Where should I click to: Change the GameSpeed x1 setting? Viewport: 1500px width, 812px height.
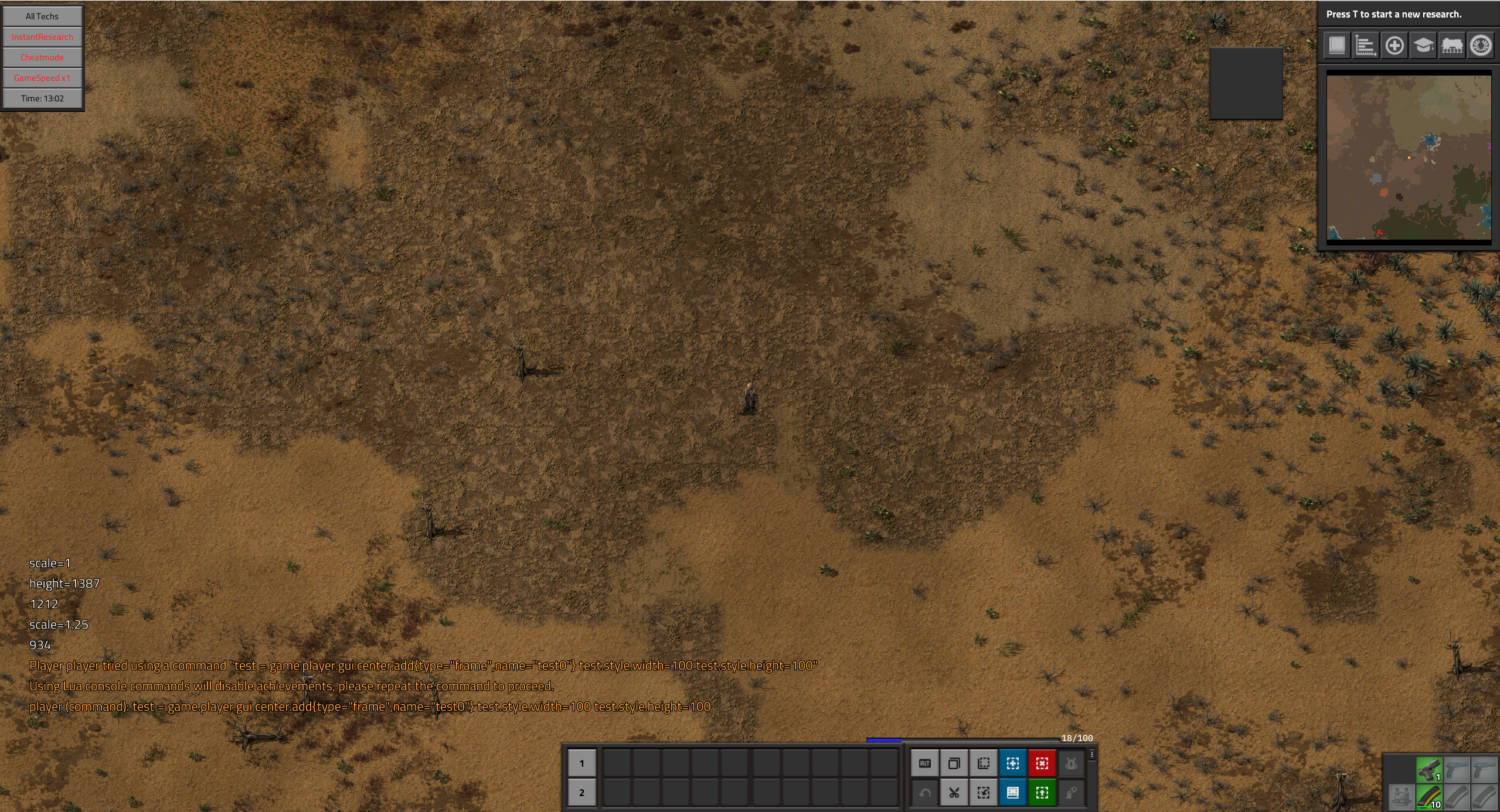tap(42, 78)
